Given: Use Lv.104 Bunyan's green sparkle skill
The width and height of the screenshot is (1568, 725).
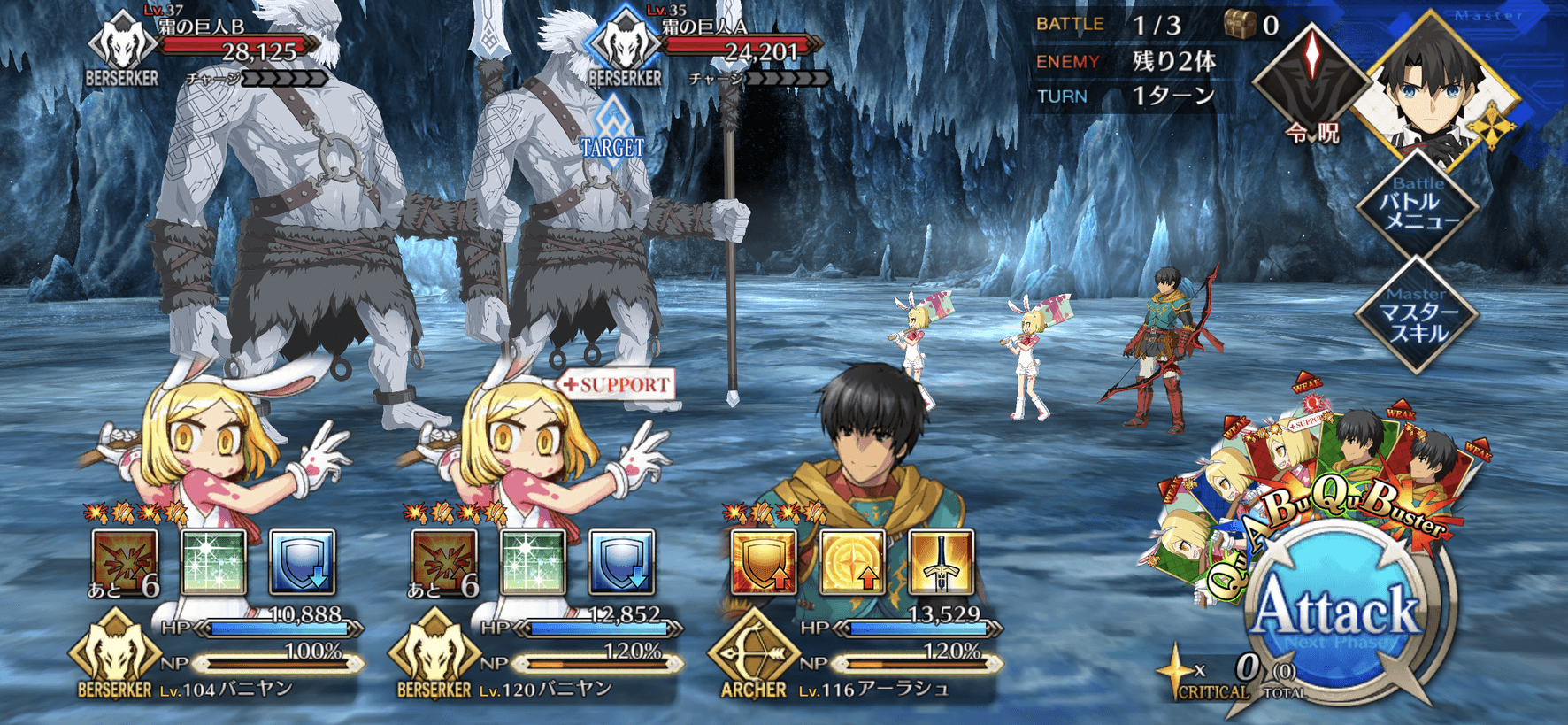Looking at the screenshot, I should (213, 562).
